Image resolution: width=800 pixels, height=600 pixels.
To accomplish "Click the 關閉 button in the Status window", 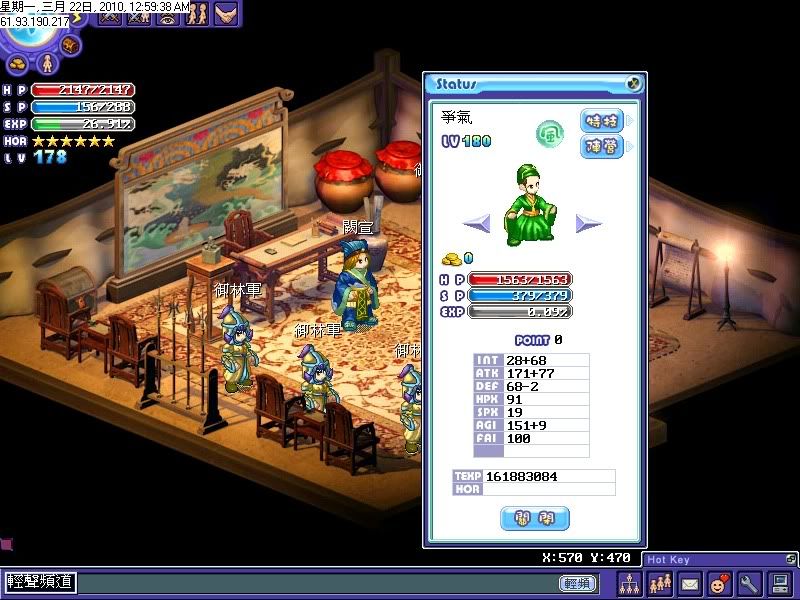I will (534, 518).
